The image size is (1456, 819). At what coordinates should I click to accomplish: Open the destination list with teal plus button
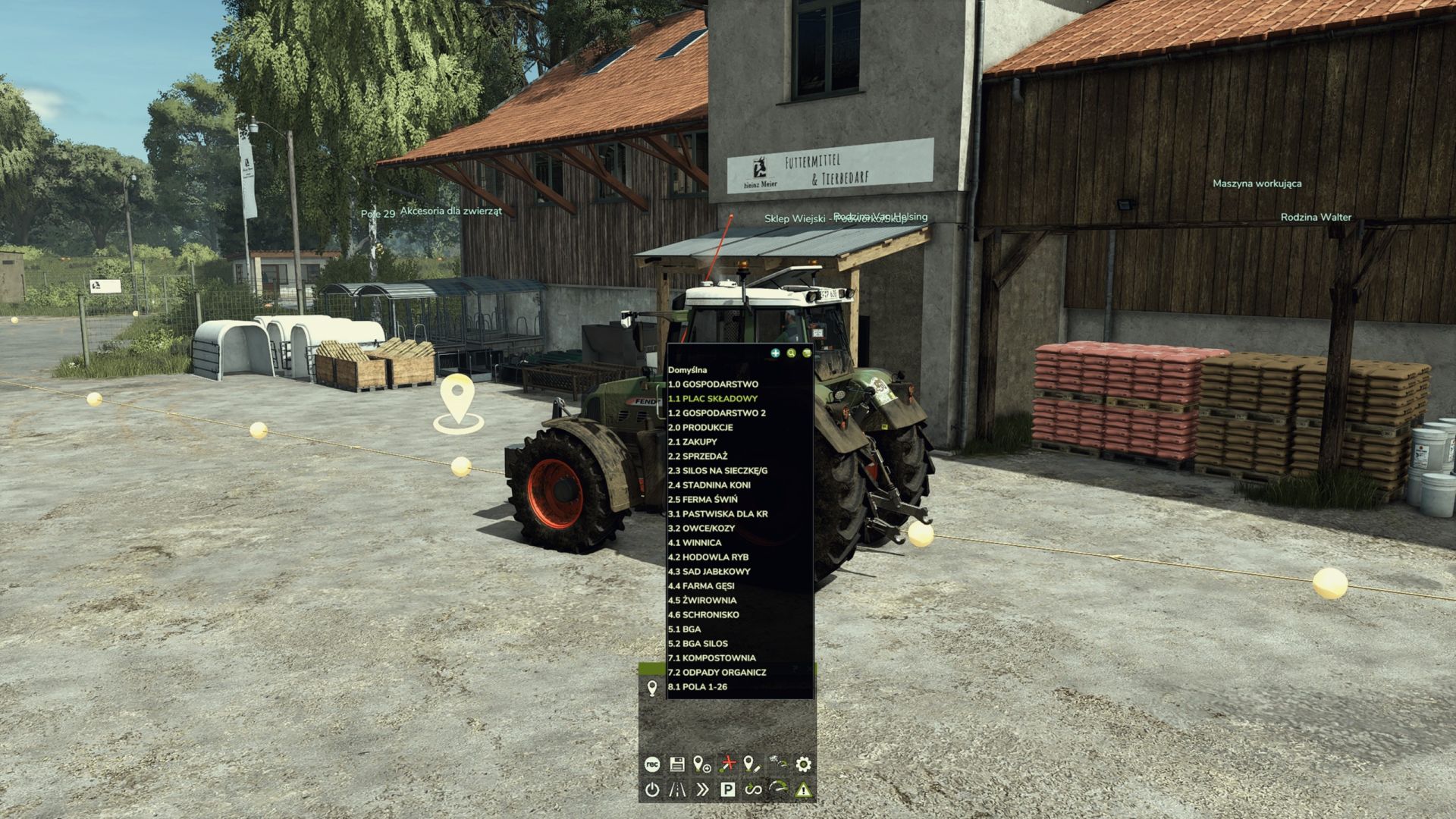[775, 352]
